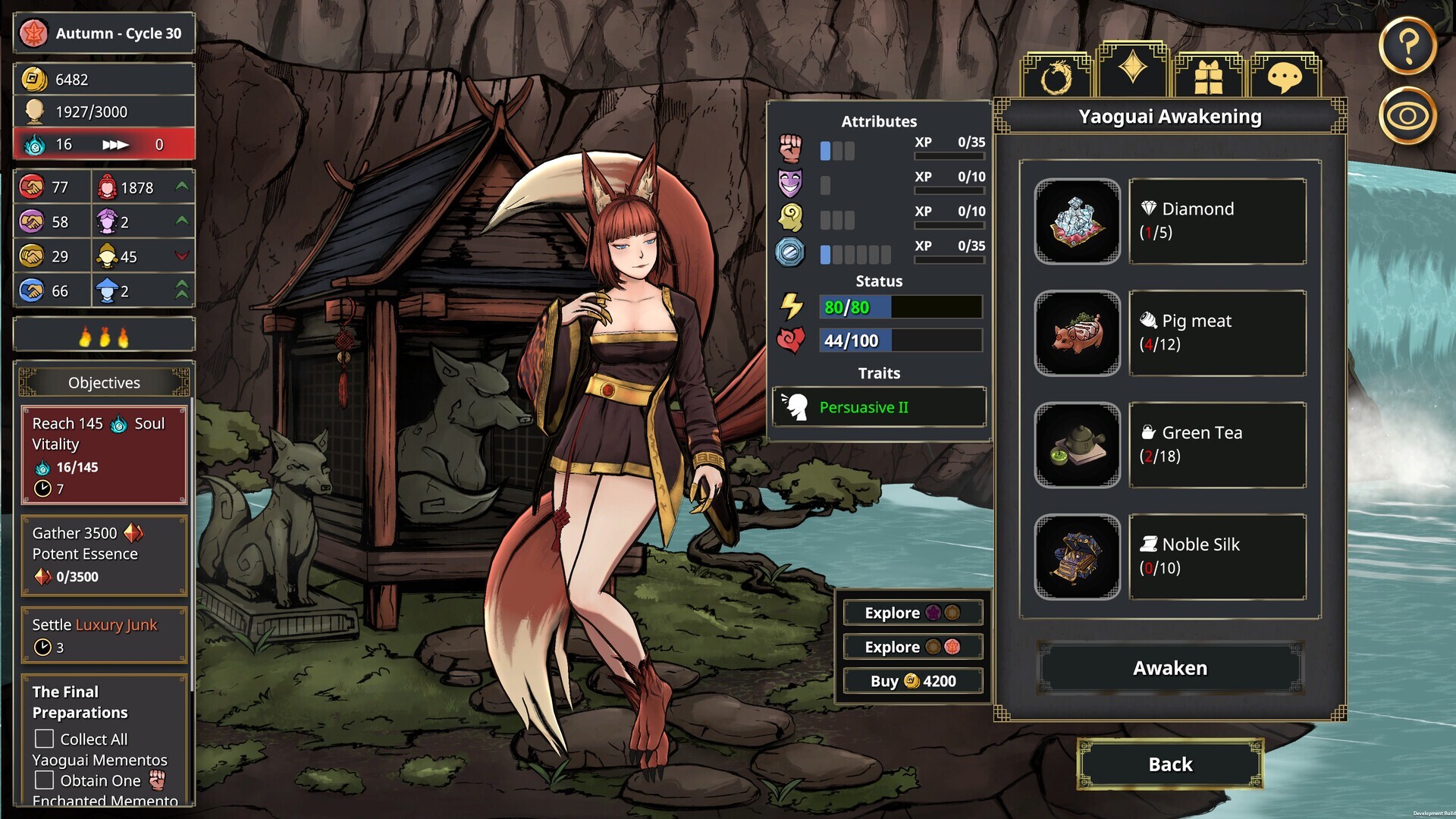This screenshot has height=819, width=1456.
Task: Select the purple mask attribute icon
Action: (x=792, y=183)
